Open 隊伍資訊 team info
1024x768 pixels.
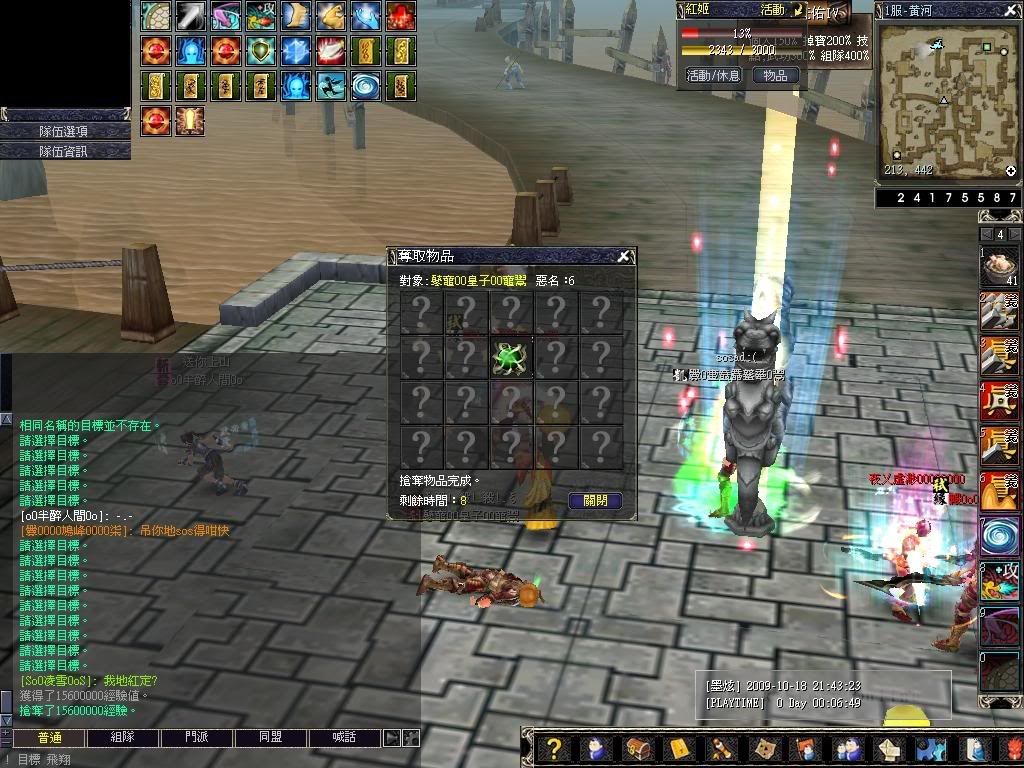[65, 151]
